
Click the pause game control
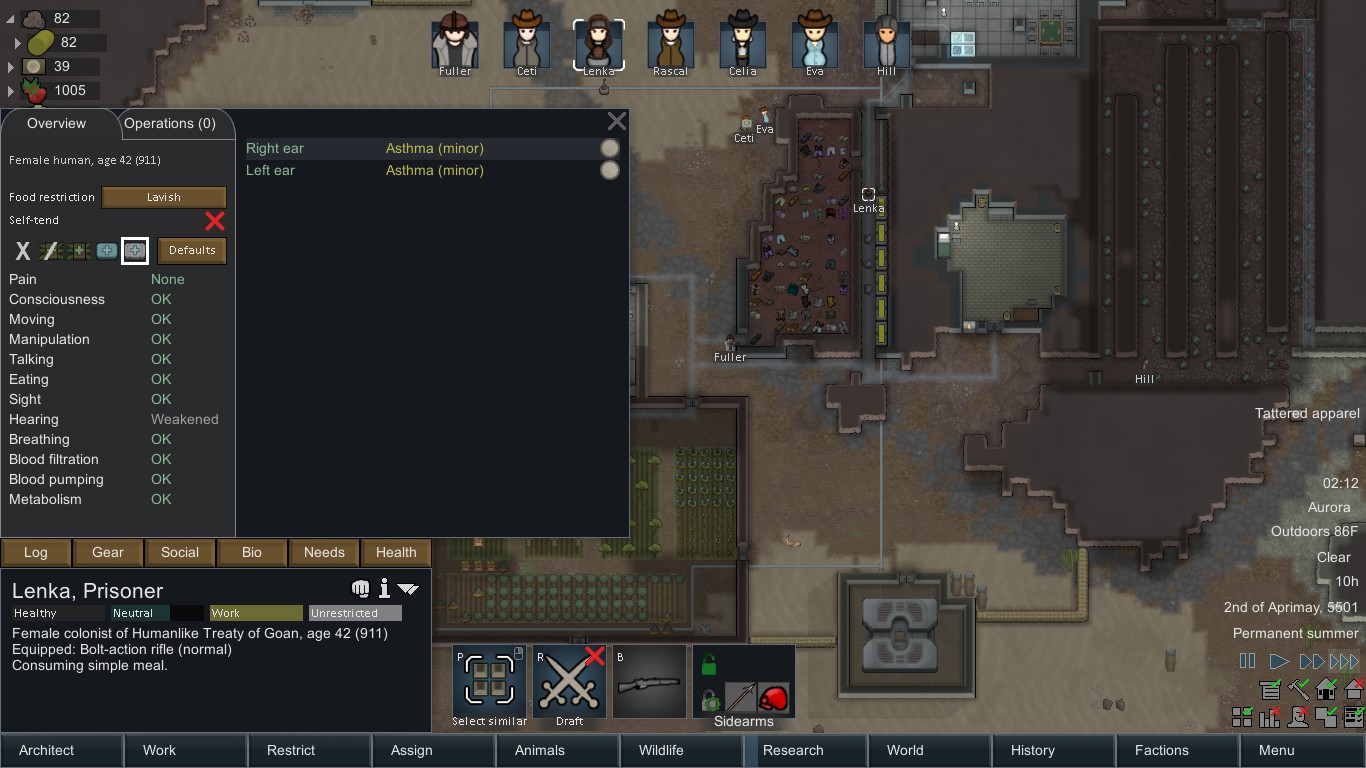1247,660
